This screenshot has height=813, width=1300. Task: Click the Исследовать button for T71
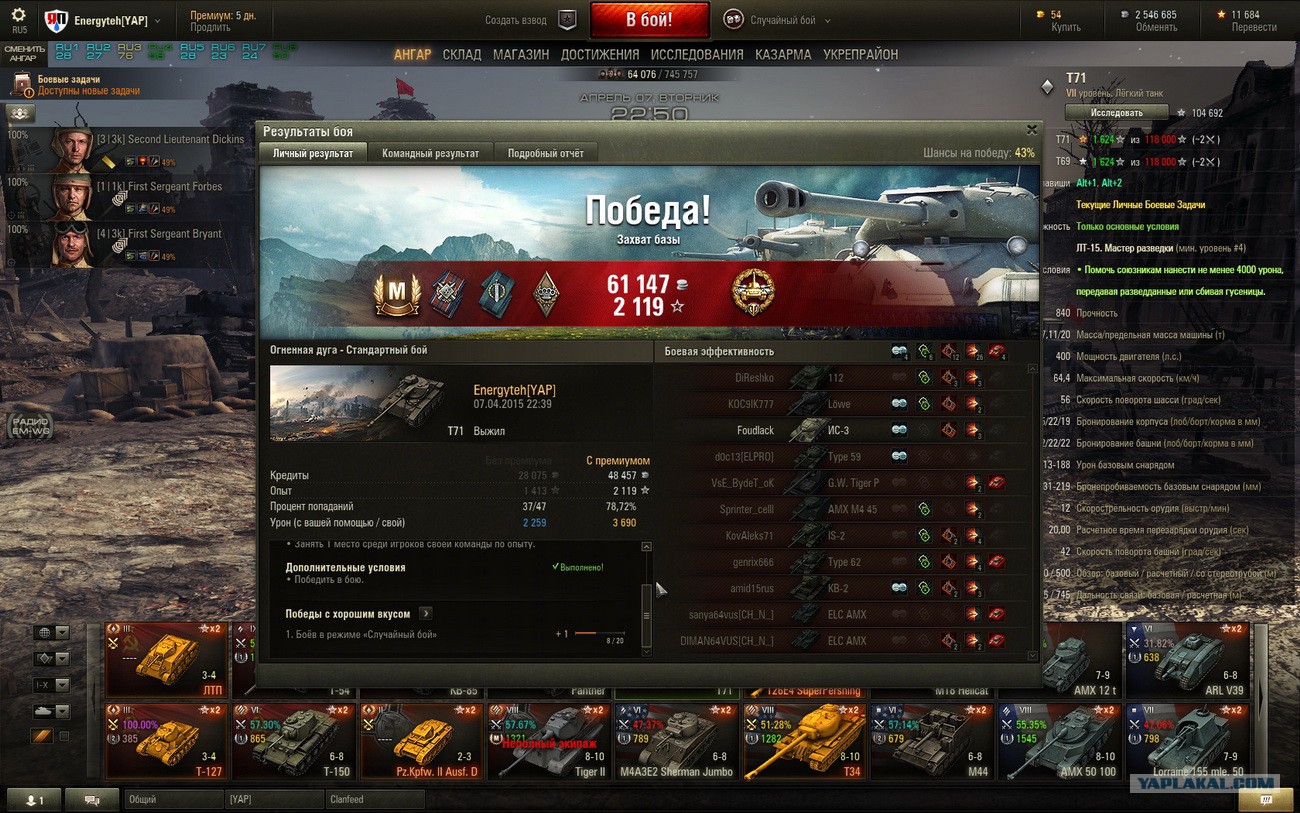tap(1116, 113)
